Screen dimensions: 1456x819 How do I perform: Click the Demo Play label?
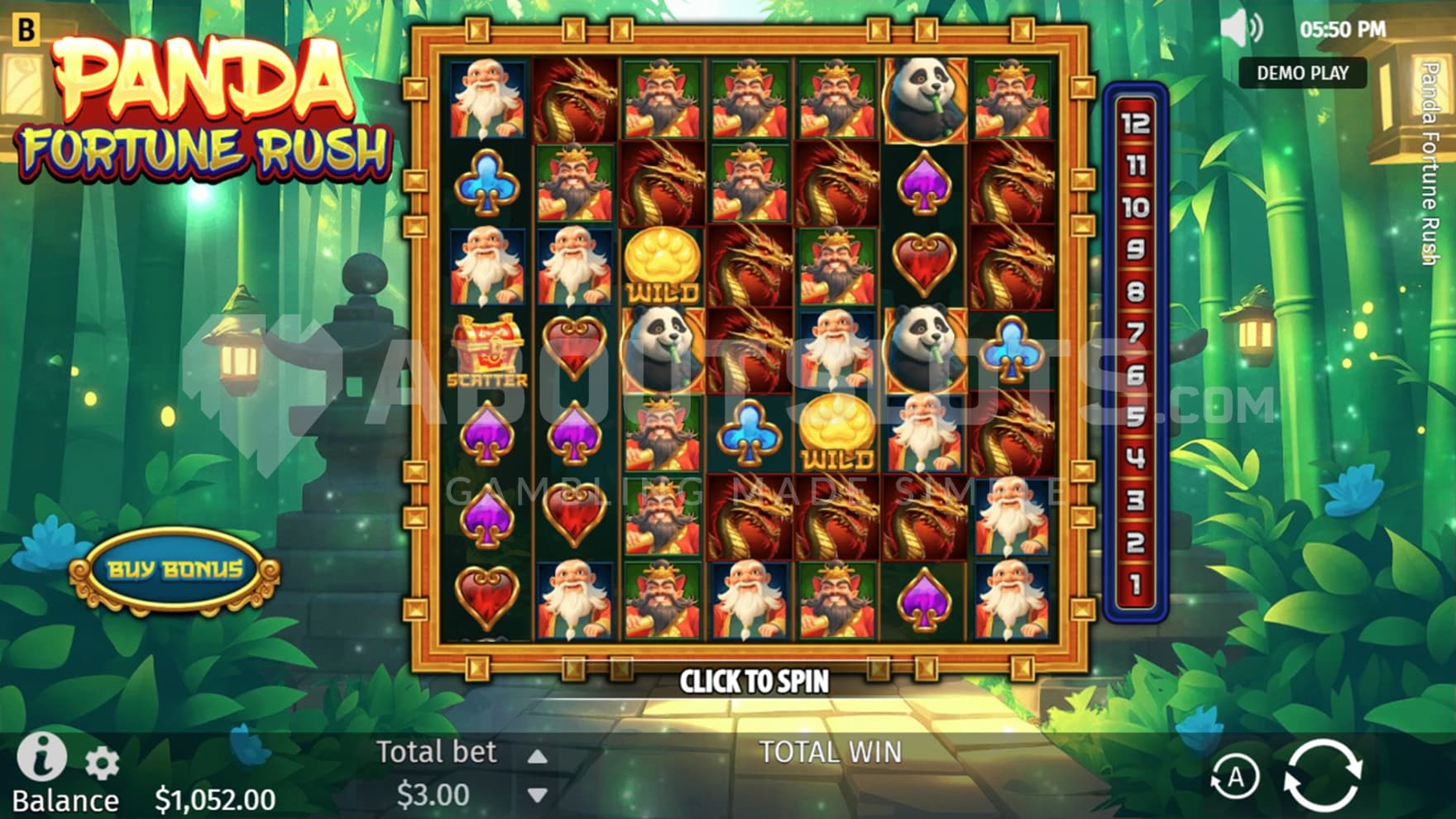click(x=1302, y=73)
